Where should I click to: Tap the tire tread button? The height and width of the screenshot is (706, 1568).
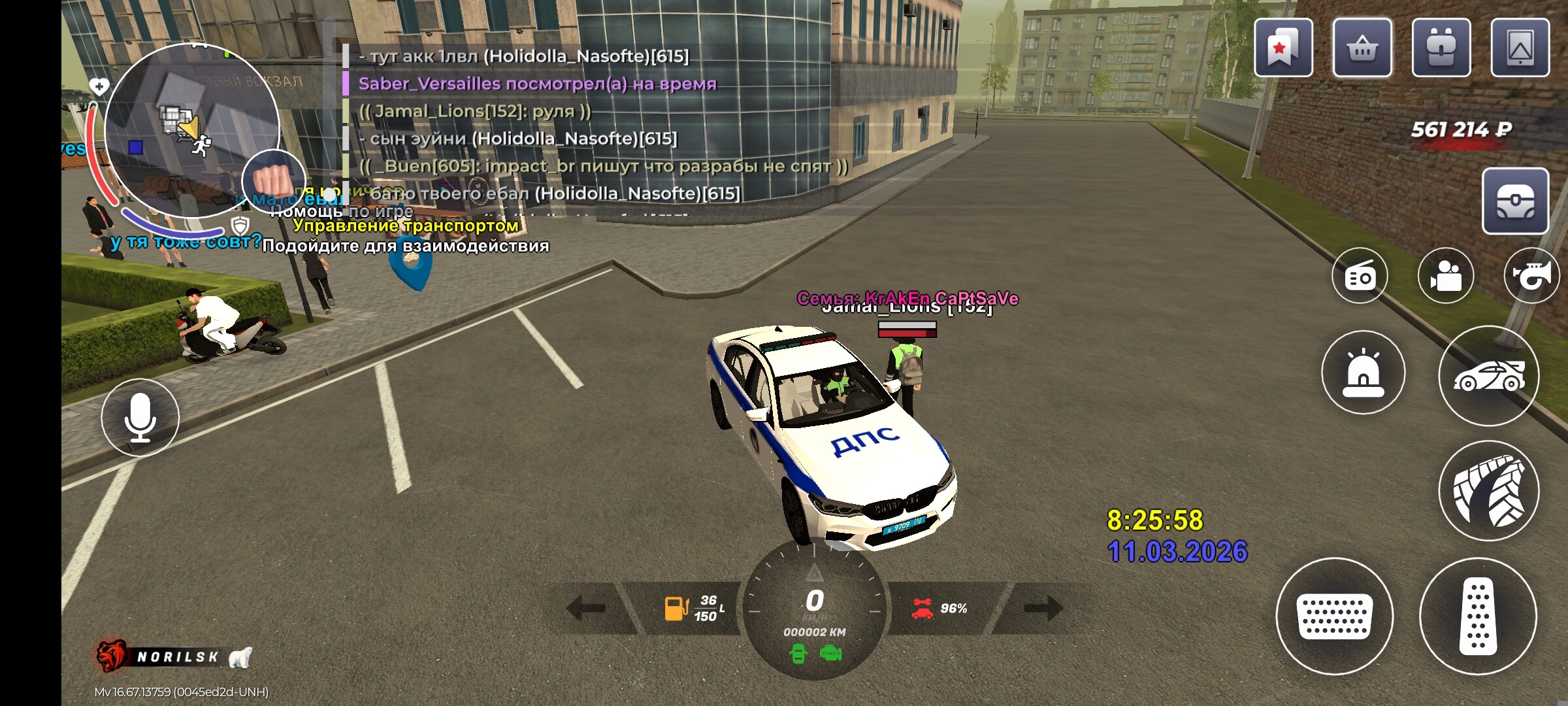(1489, 491)
